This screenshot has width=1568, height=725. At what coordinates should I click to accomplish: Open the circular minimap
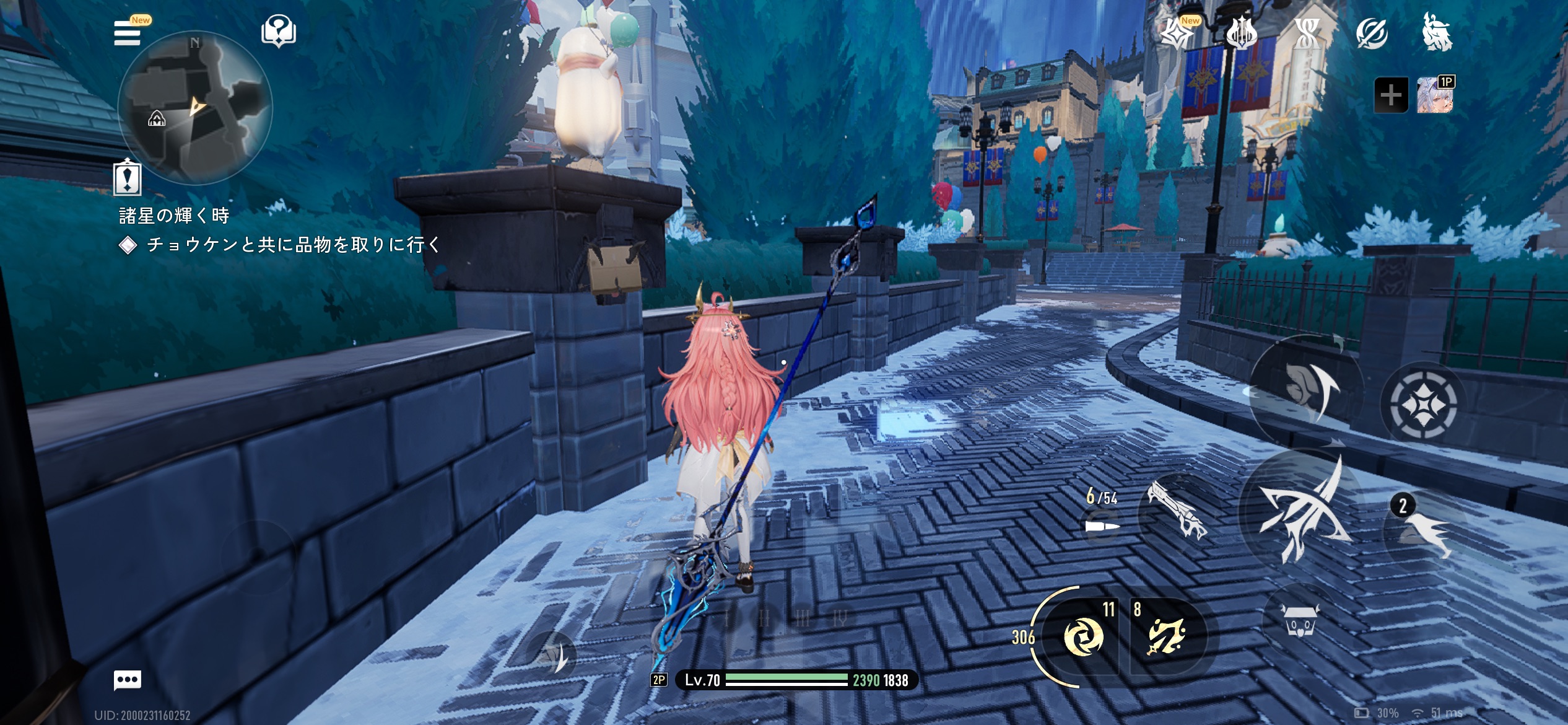(195, 108)
